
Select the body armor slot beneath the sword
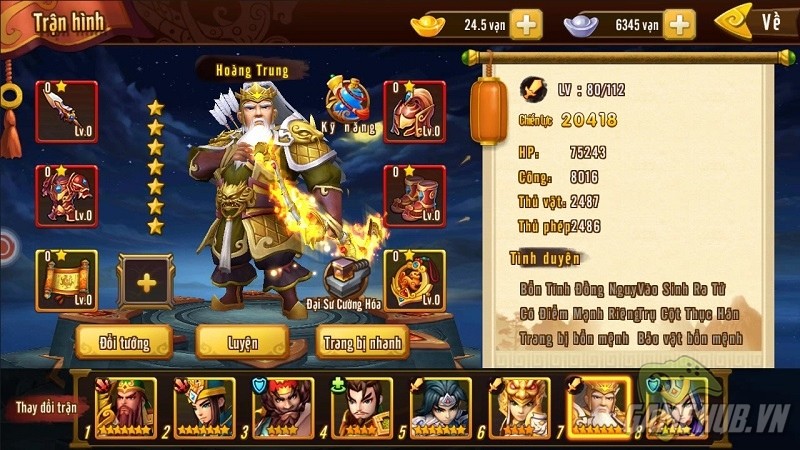[x=67, y=195]
